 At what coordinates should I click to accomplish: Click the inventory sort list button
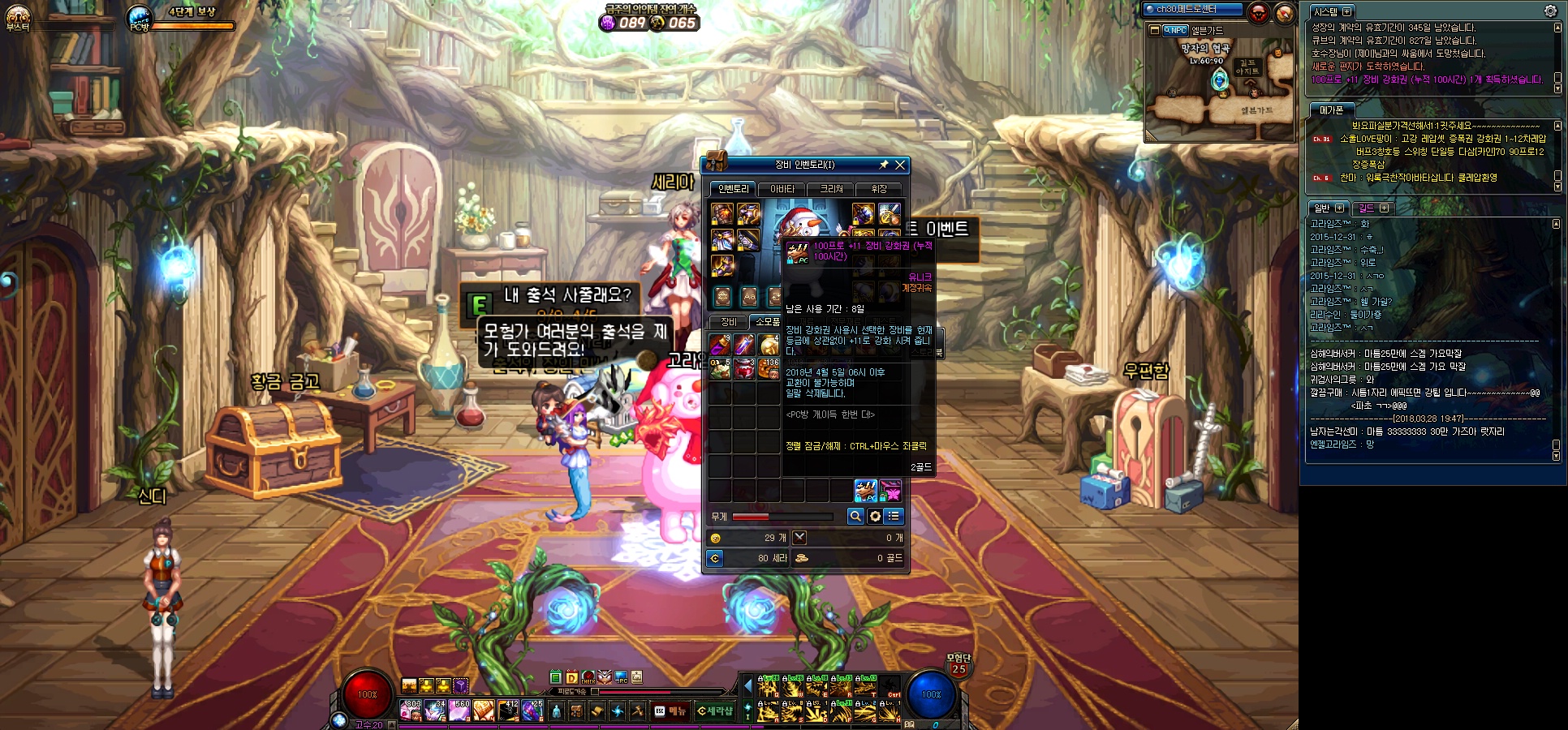894,517
